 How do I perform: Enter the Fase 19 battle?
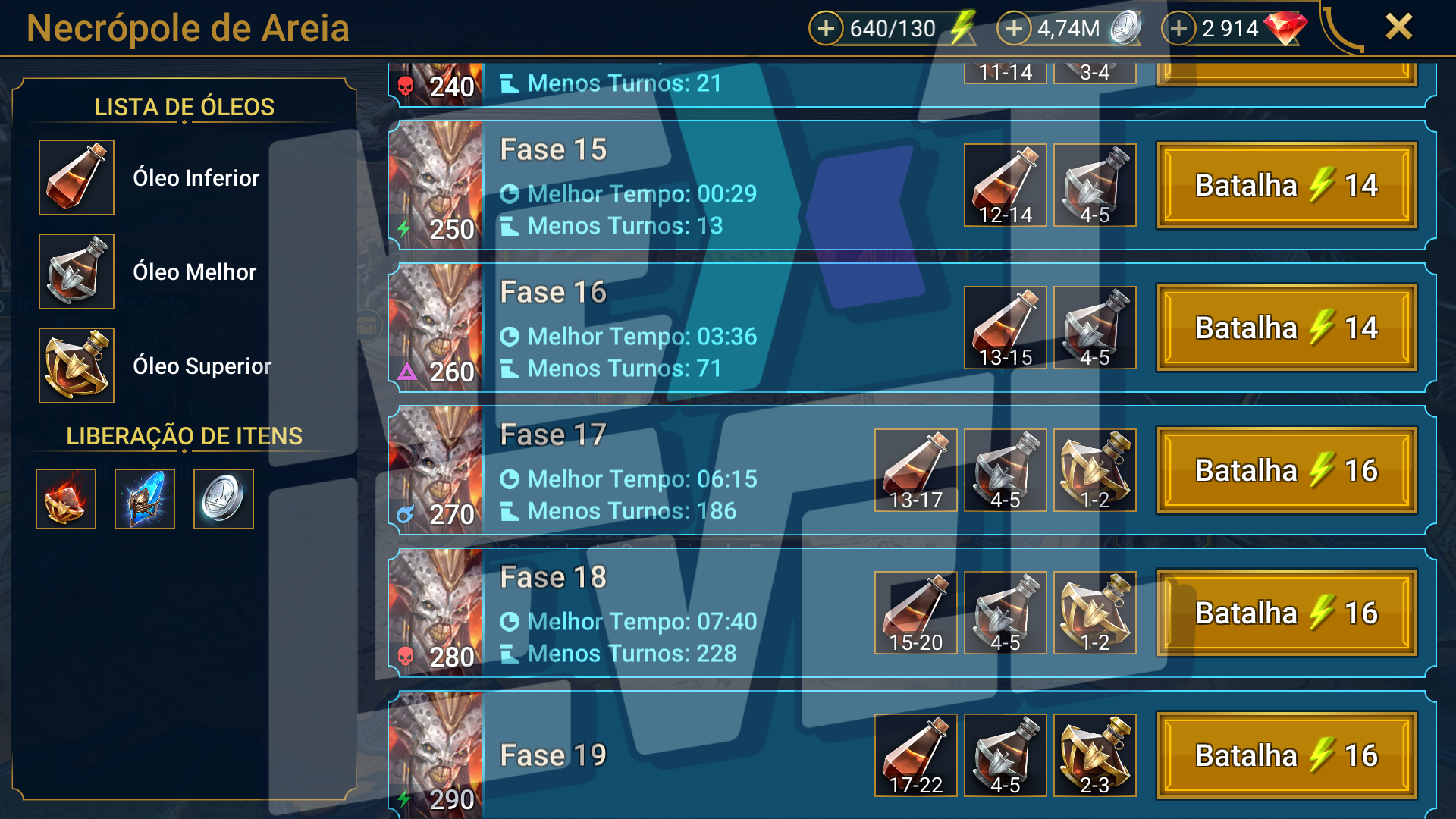[x=1286, y=755]
